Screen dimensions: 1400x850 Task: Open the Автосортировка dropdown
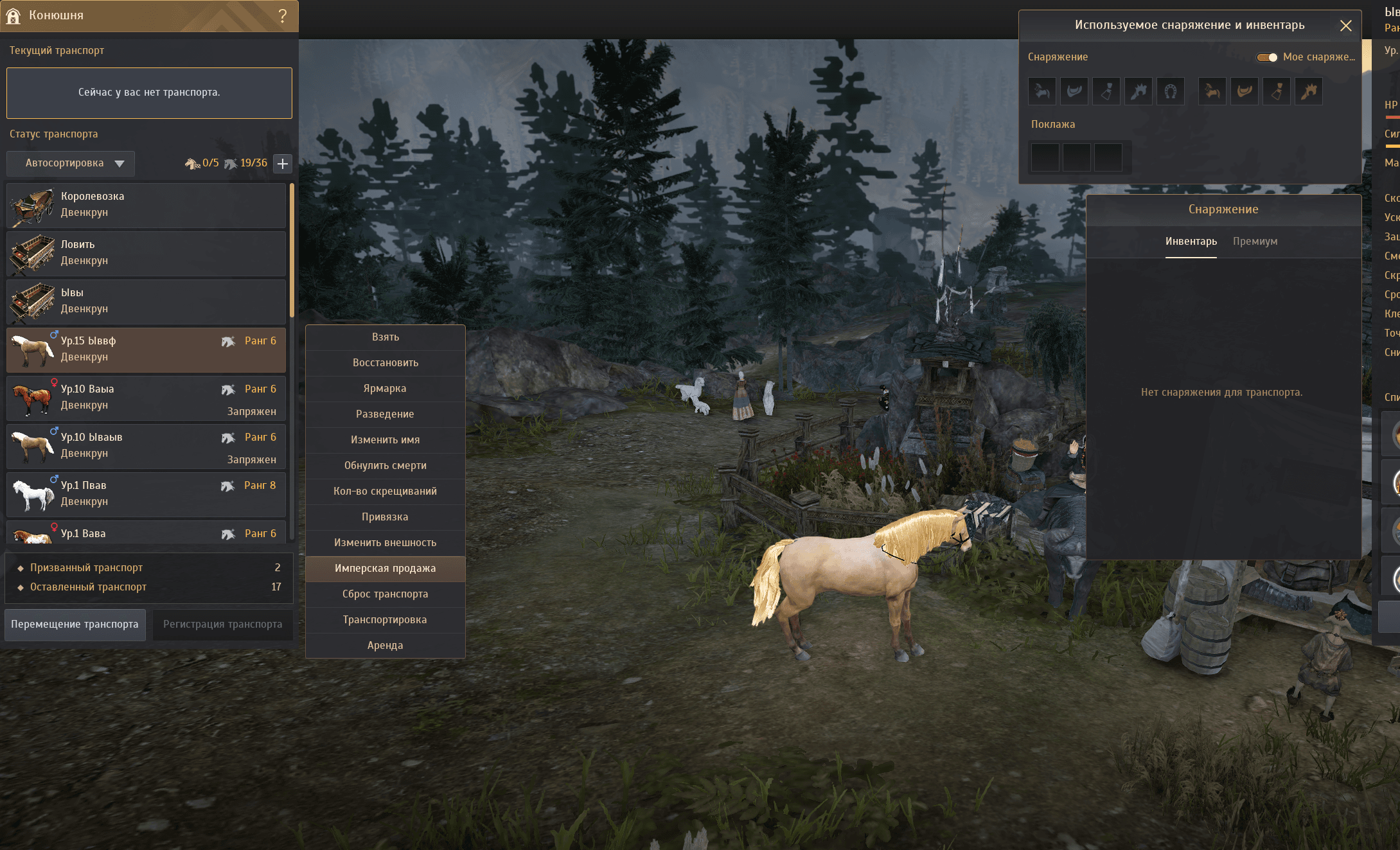click(71, 163)
